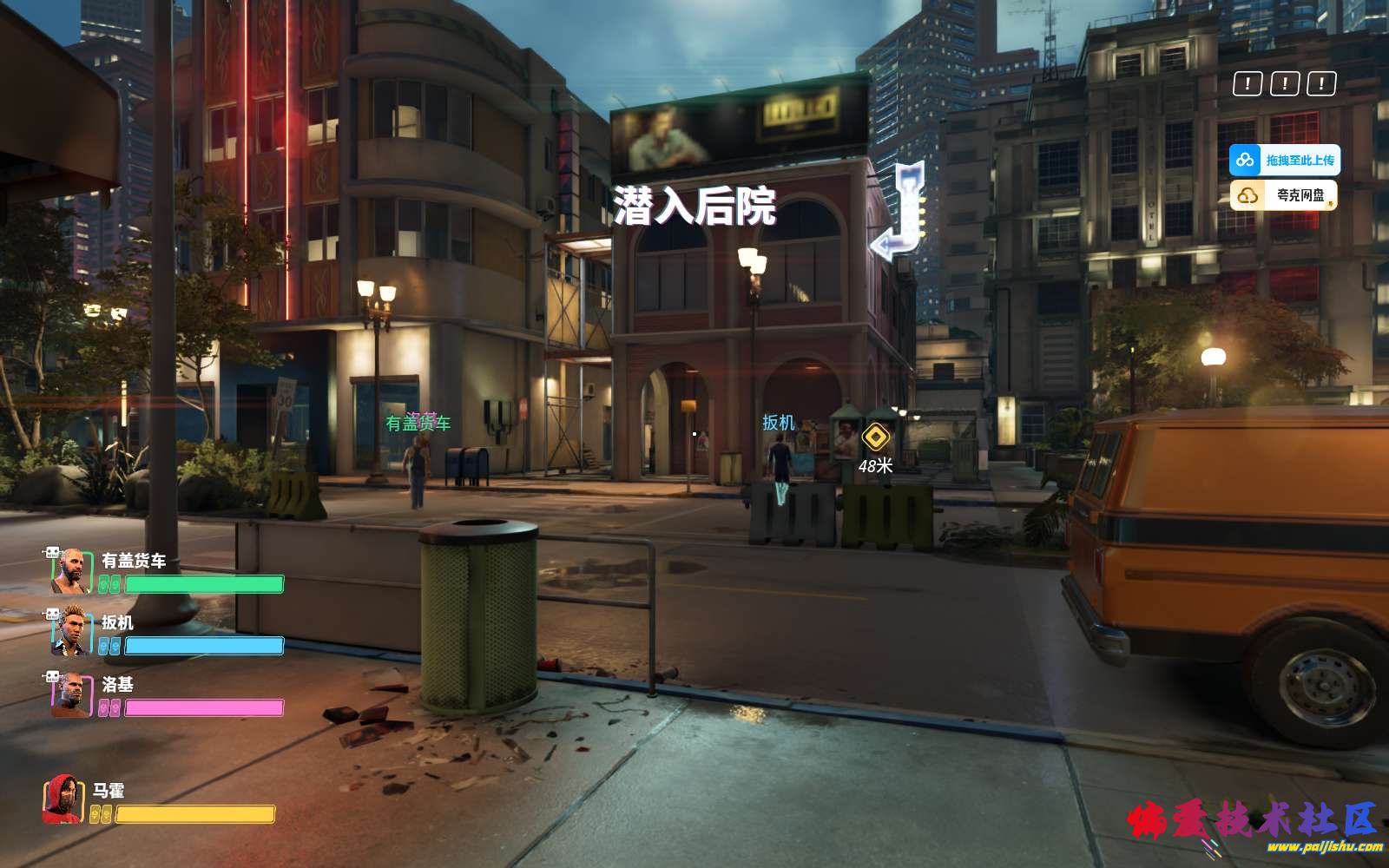Click the yellow diamond objective marker
Image resolution: width=1389 pixels, height=868 pixels.
(x=876, y=437)
